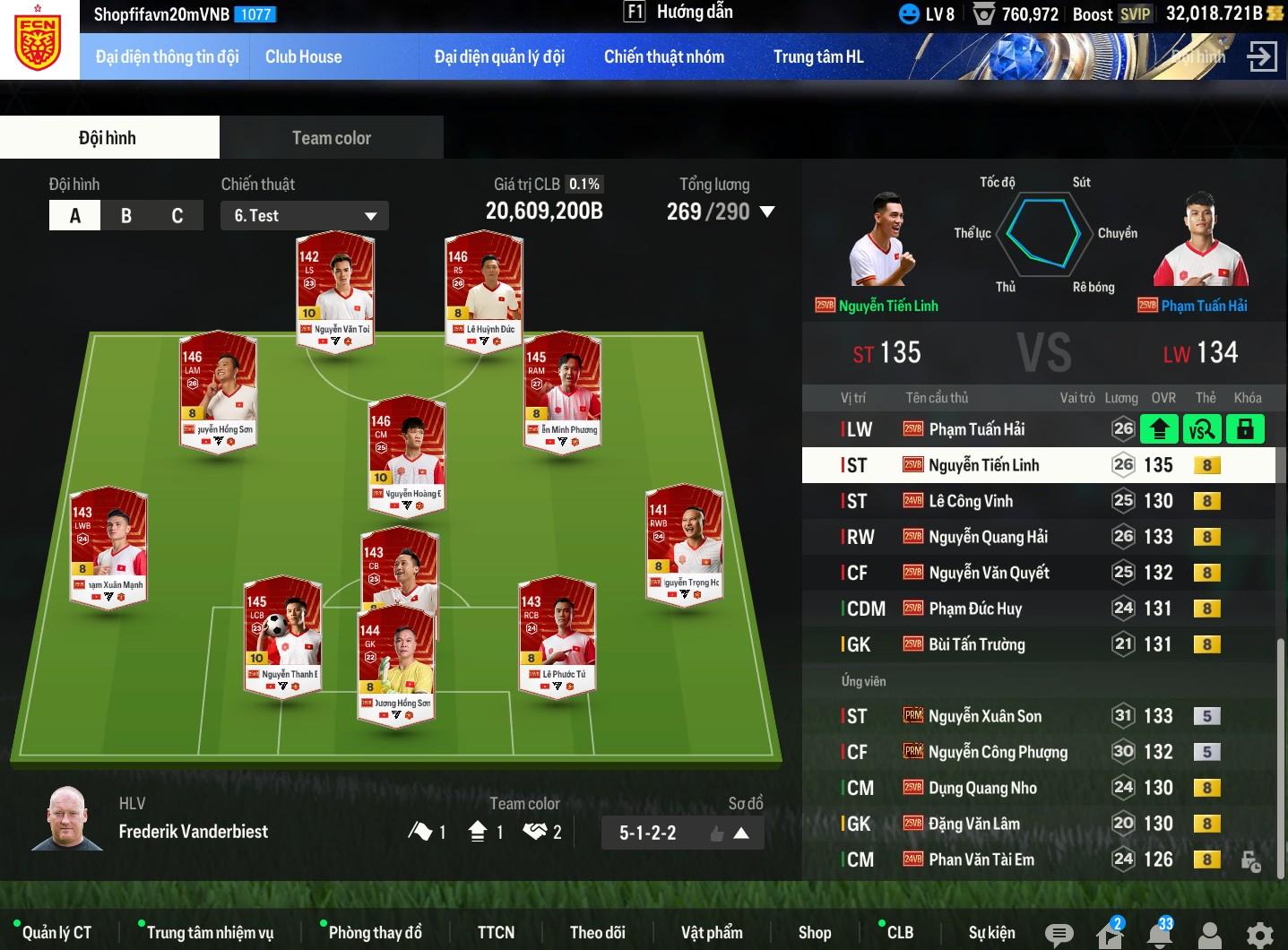This screenshot has height=950, width=1288.
Task: Open the settings gear icon
Action: 1259,934
